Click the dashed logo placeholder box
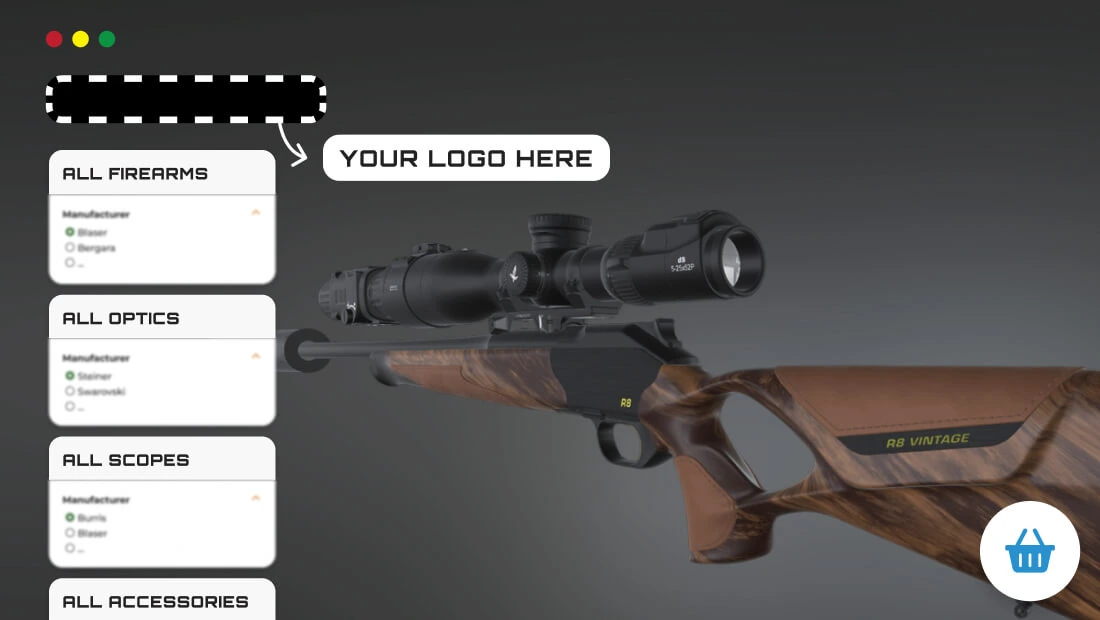Viewport: 1100px width, 620px height. [x=186, y=100]
